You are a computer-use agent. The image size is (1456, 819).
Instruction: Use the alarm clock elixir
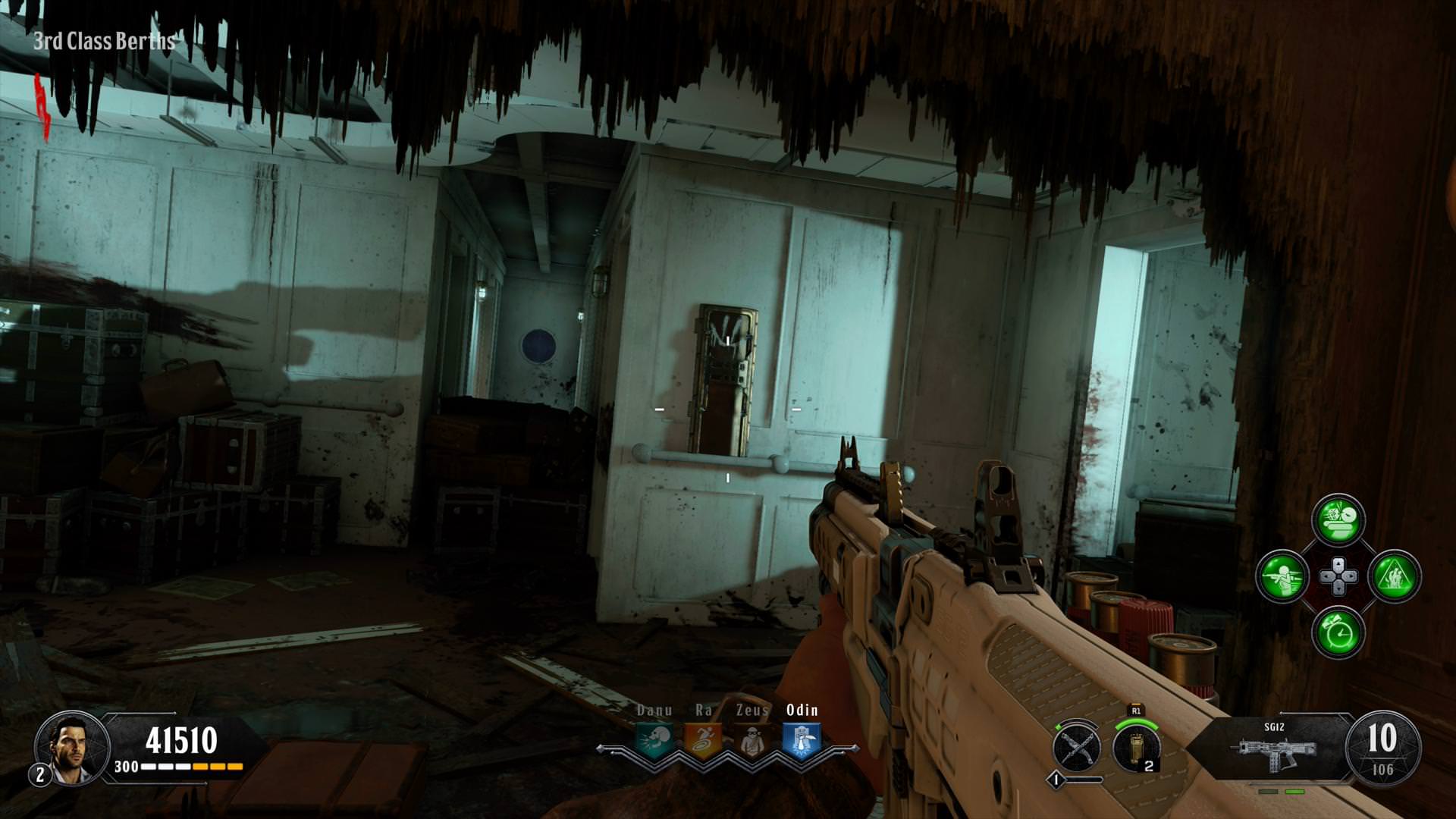click(1338, 632)
